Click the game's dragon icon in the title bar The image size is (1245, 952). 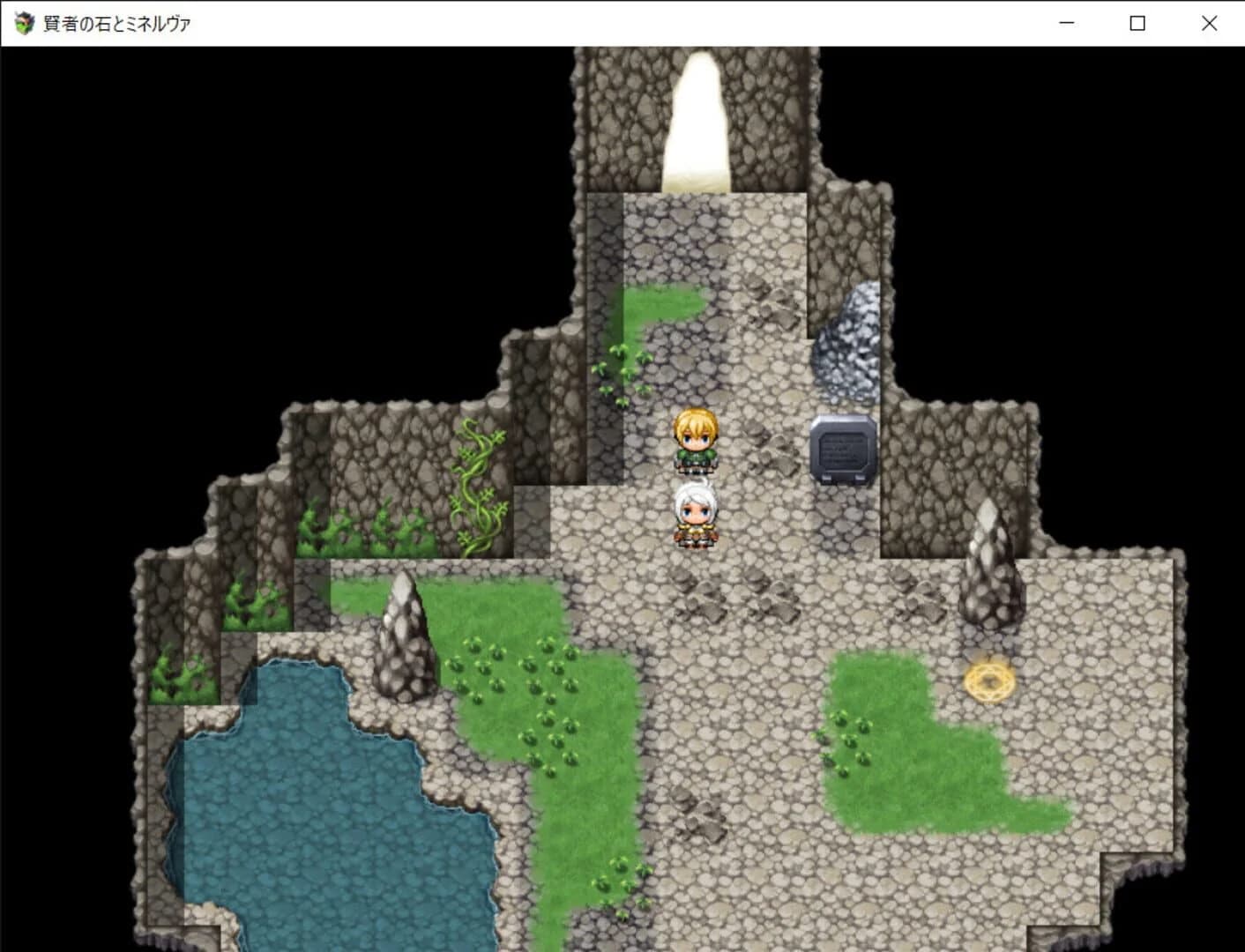(x=22, y=23)
